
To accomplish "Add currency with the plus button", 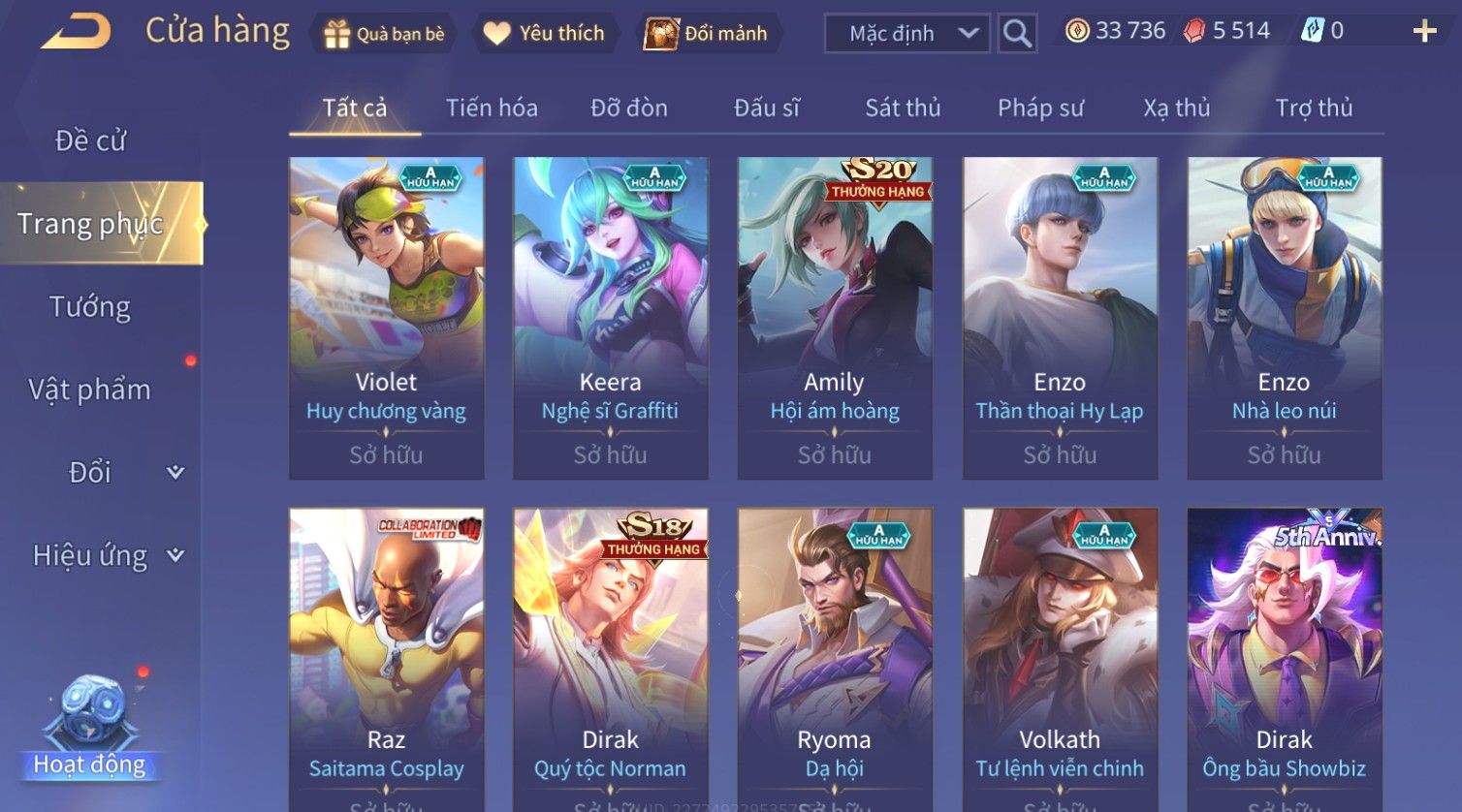I will pyautogui.click(x=1424, y=32).
